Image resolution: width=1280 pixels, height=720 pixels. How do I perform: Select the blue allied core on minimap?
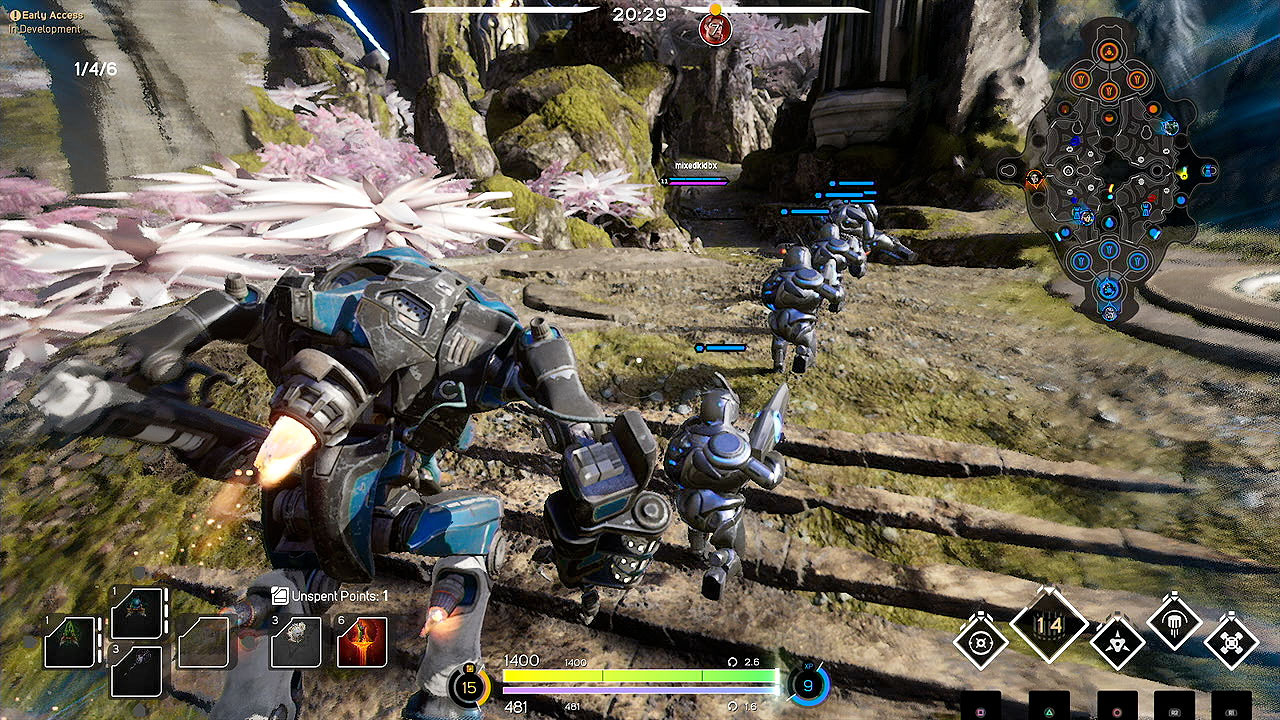point(1109,290)
